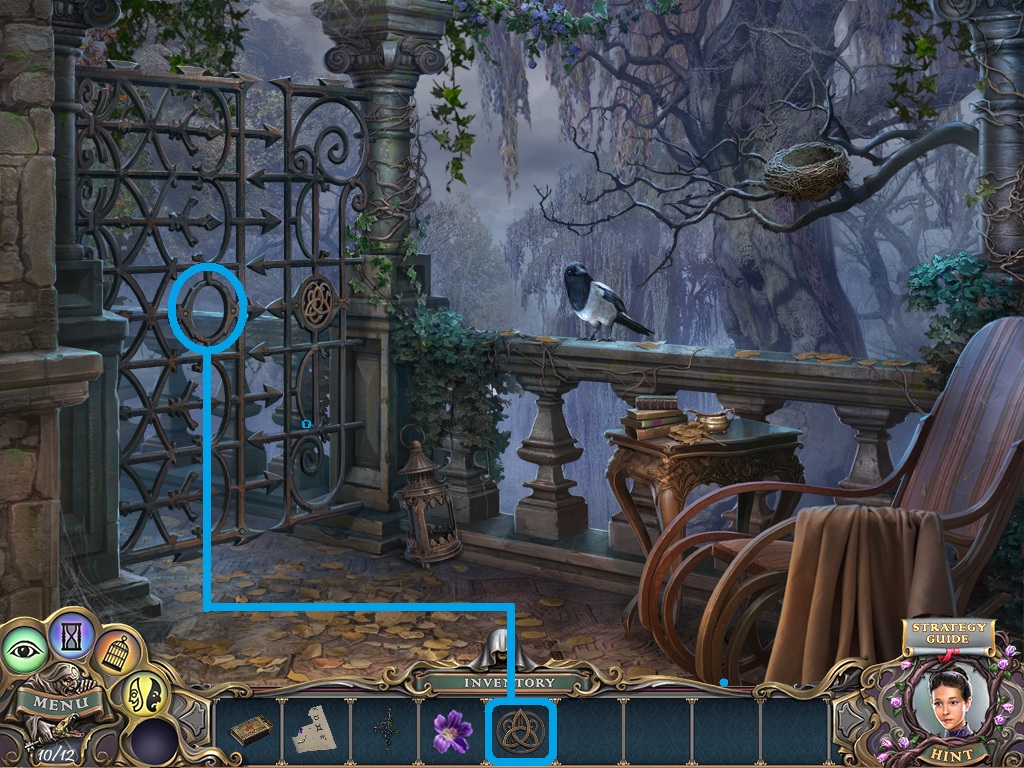Click the two-faced masks icon
Viewport: 1024px width, 768px height.
coord(145,693)
